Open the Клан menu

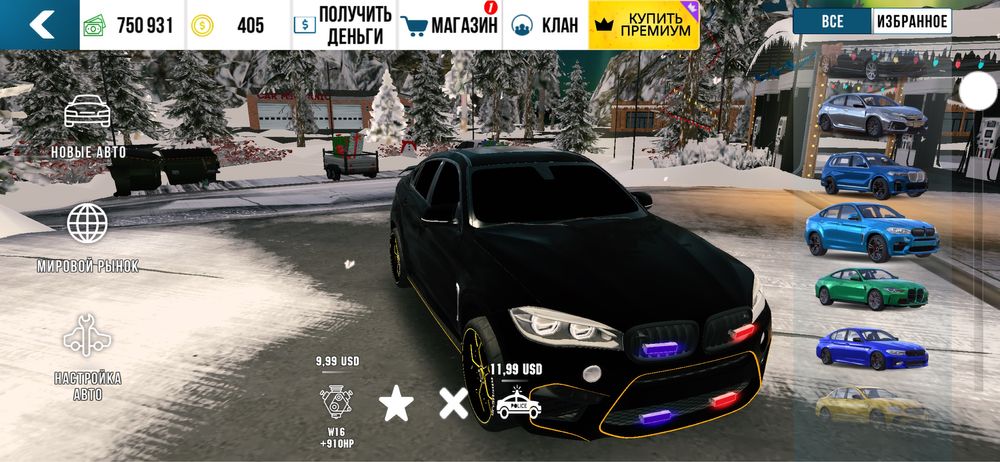point(545,25)
